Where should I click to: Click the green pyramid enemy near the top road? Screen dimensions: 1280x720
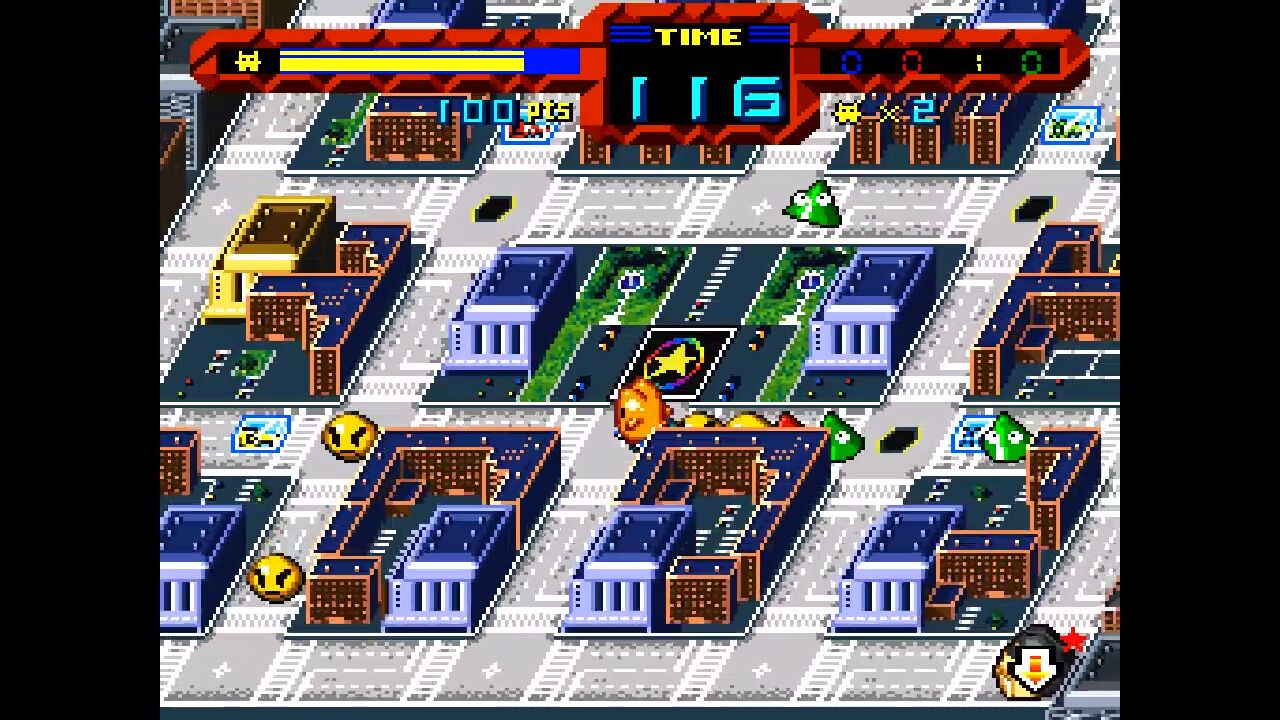810,203
